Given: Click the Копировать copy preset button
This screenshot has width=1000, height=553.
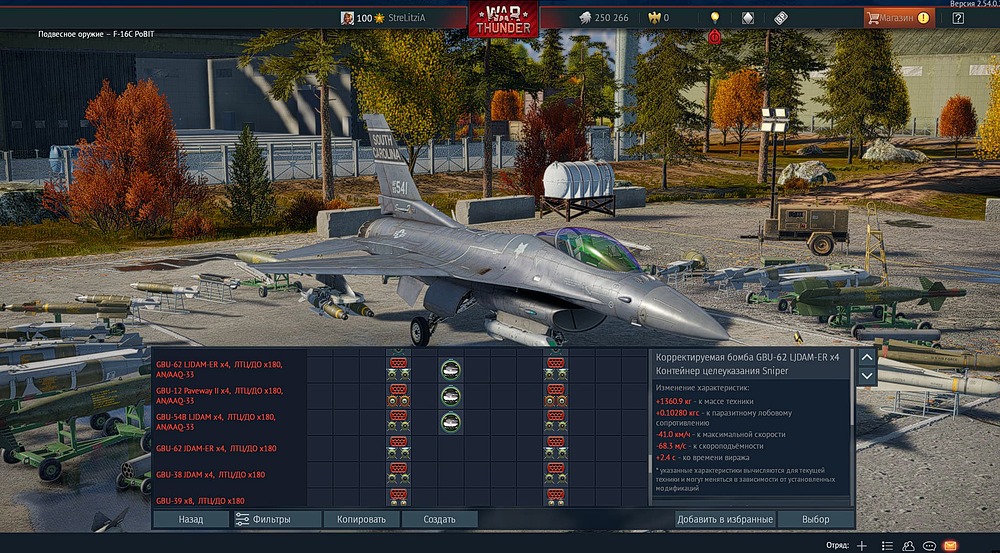Looking at the screenshot, I should tap(361, 519).
